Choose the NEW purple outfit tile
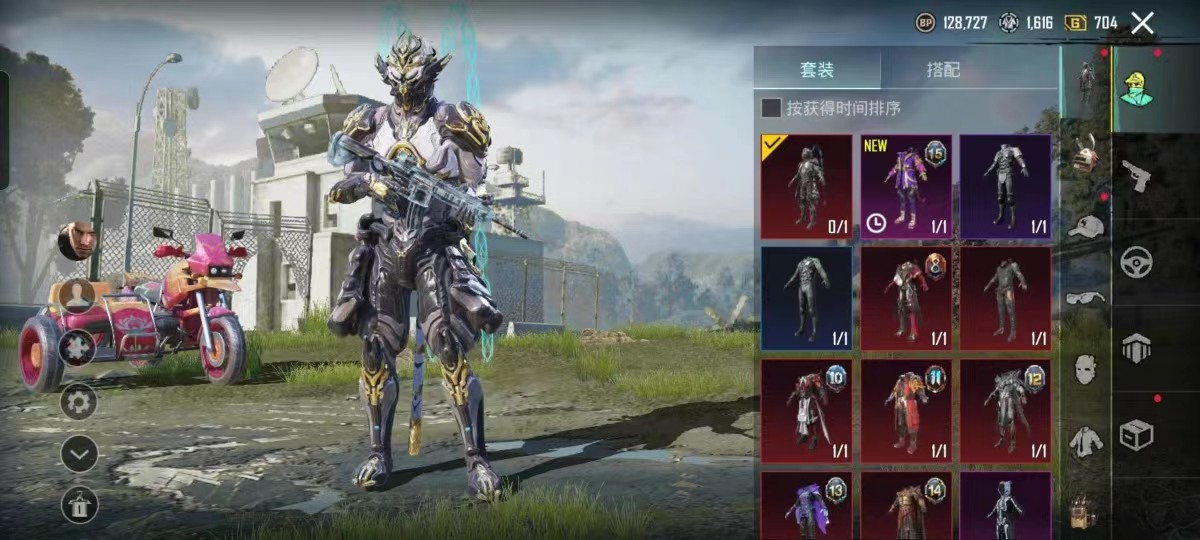This screenshot has width=1200, height=540. pyautogui.click(x=906, y=187)
